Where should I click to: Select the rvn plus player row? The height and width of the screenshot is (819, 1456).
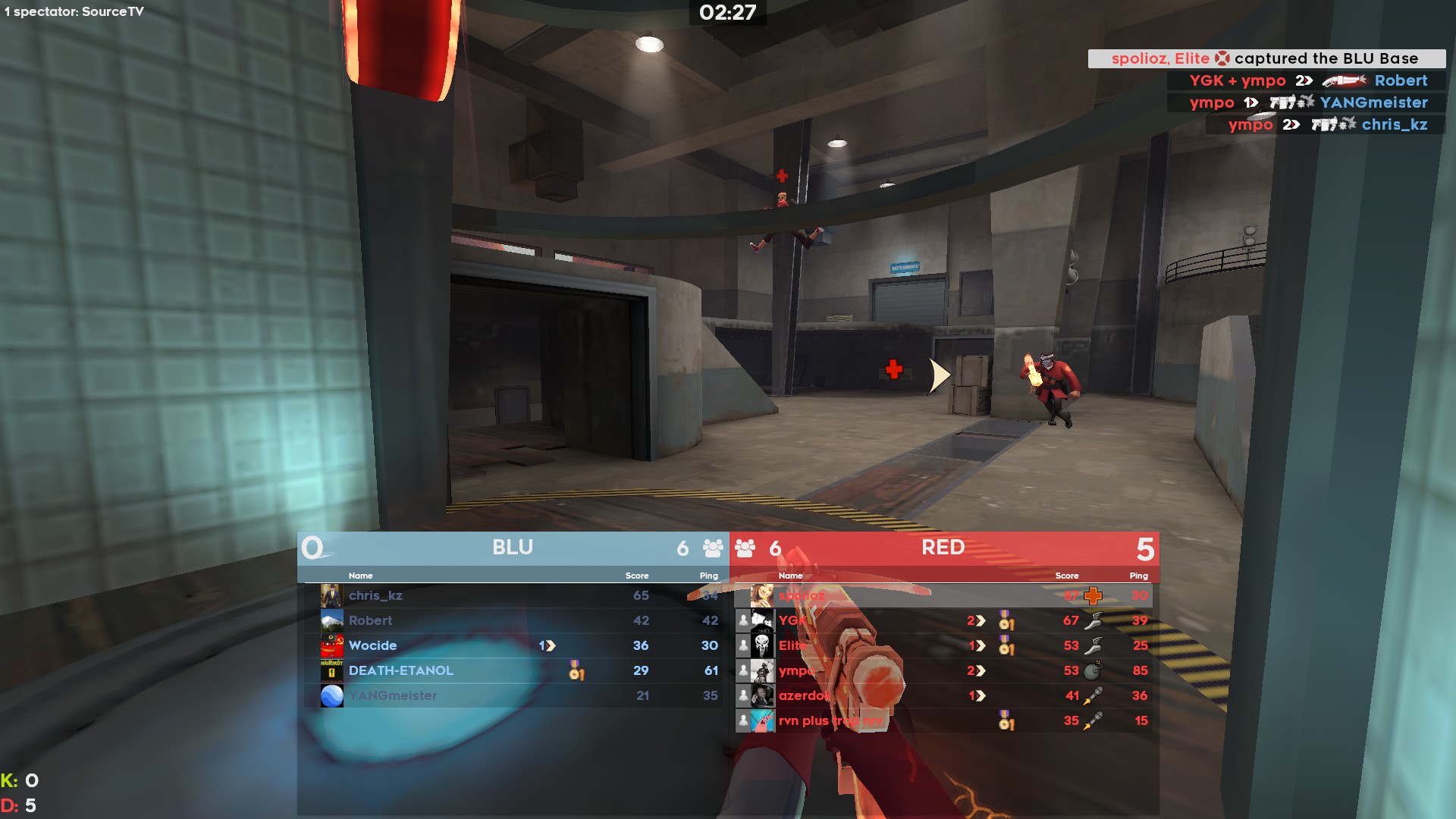point(830,720)
